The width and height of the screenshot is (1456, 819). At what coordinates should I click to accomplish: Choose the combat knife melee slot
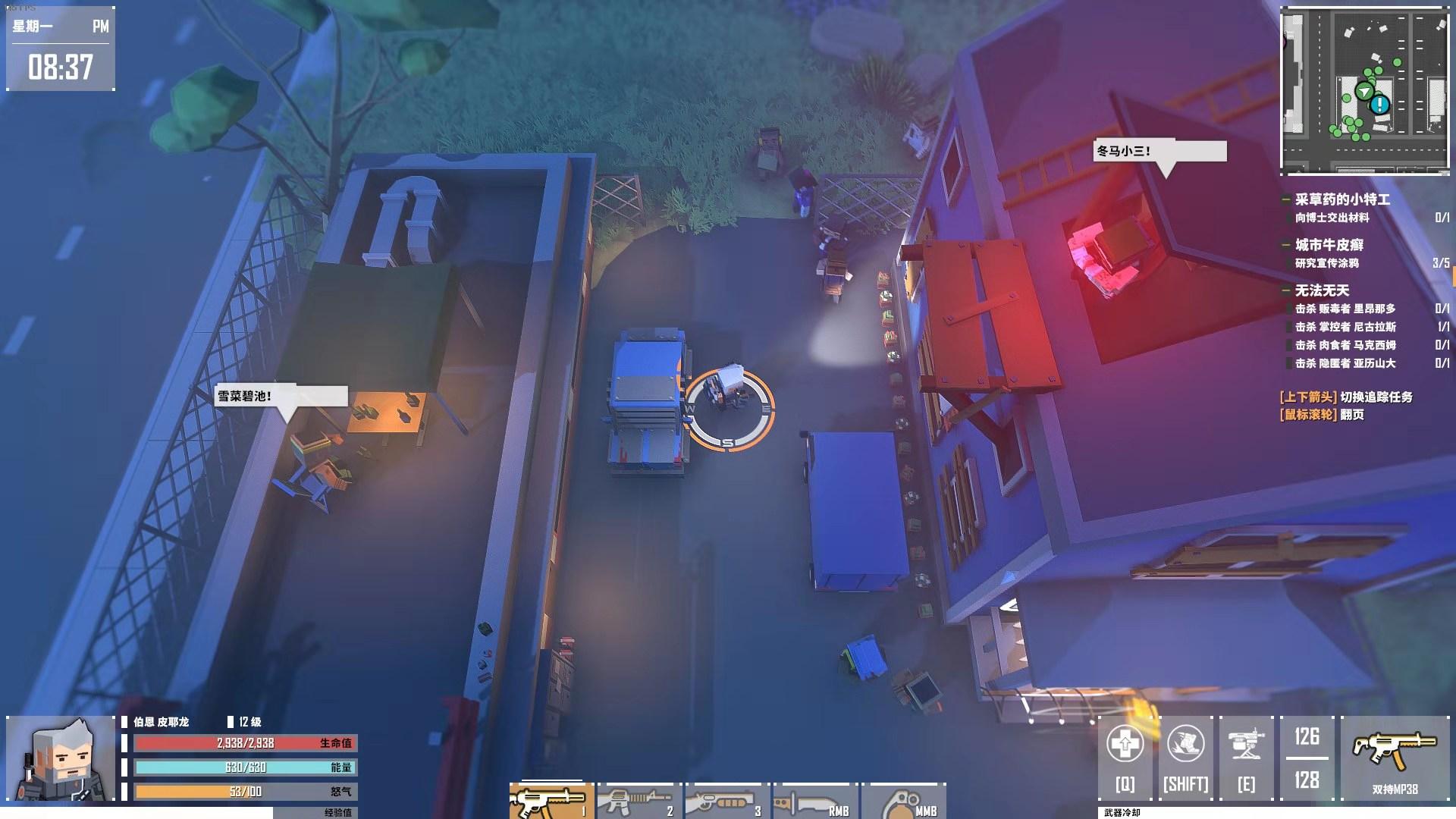[x=813, y=801]
